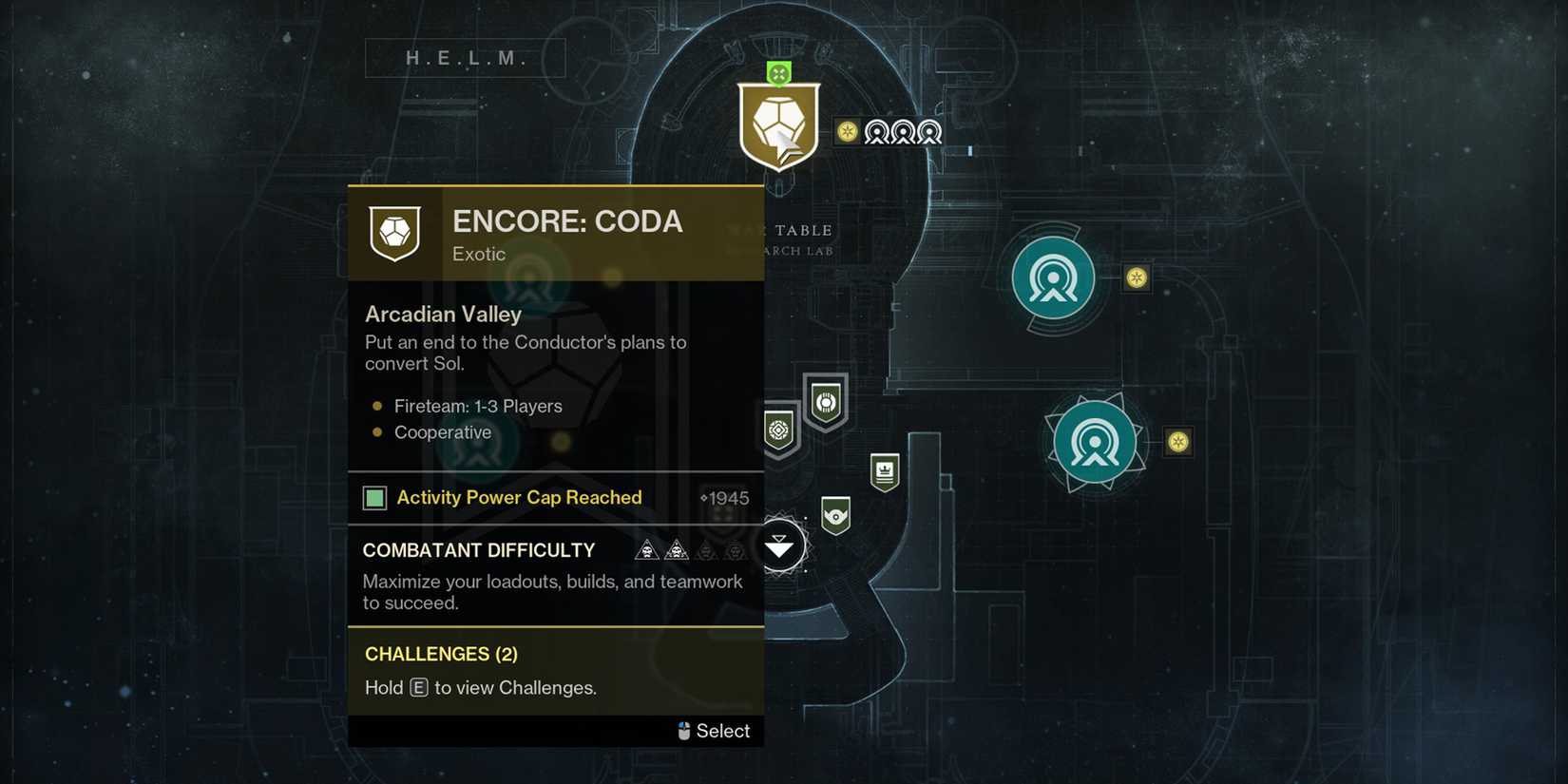Click the H.E.L.M. destination label
This screenshot has width=1568, height=784.
point(465,57)
